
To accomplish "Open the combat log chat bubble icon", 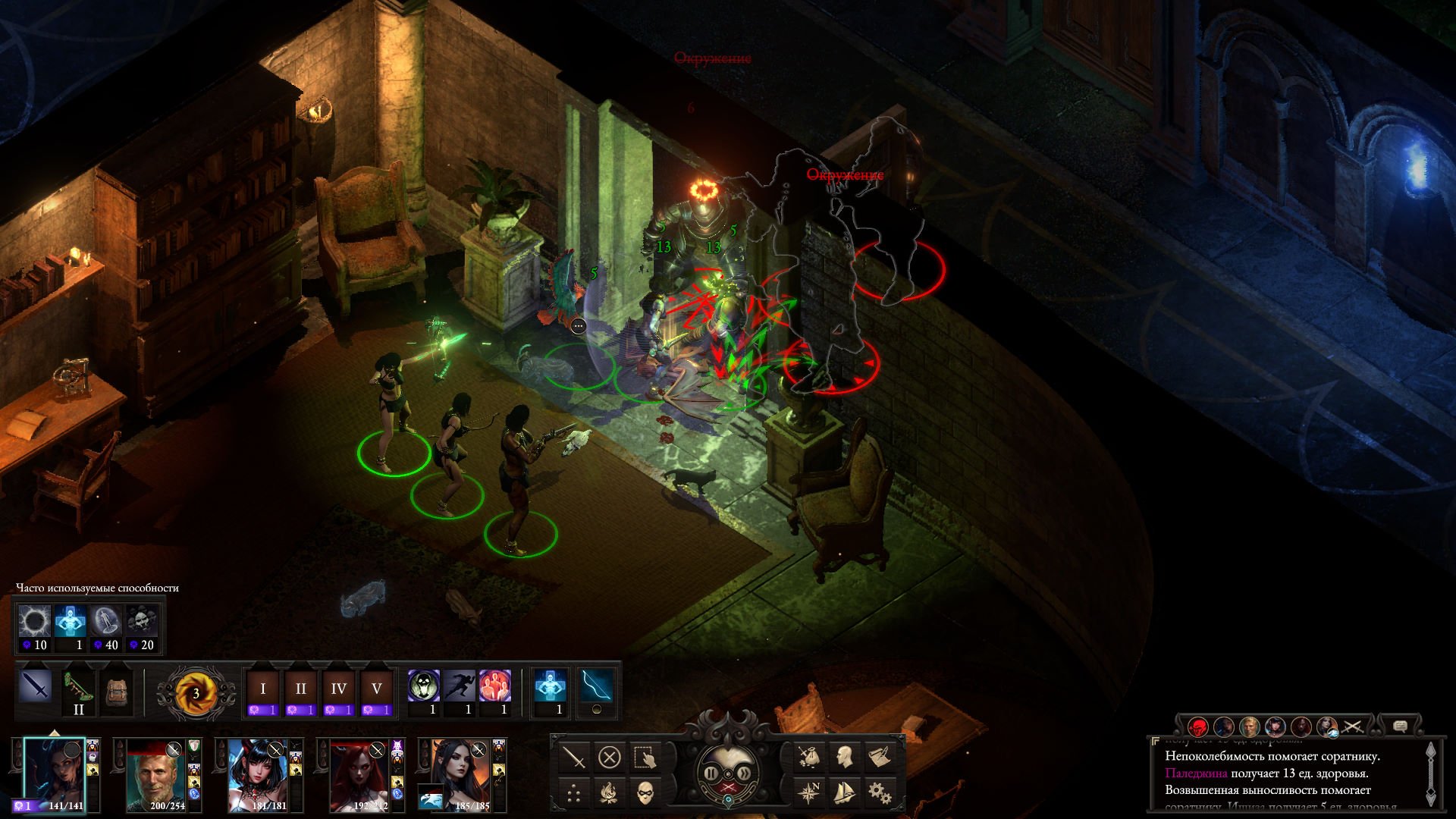I will click(x=1400, y=726).
